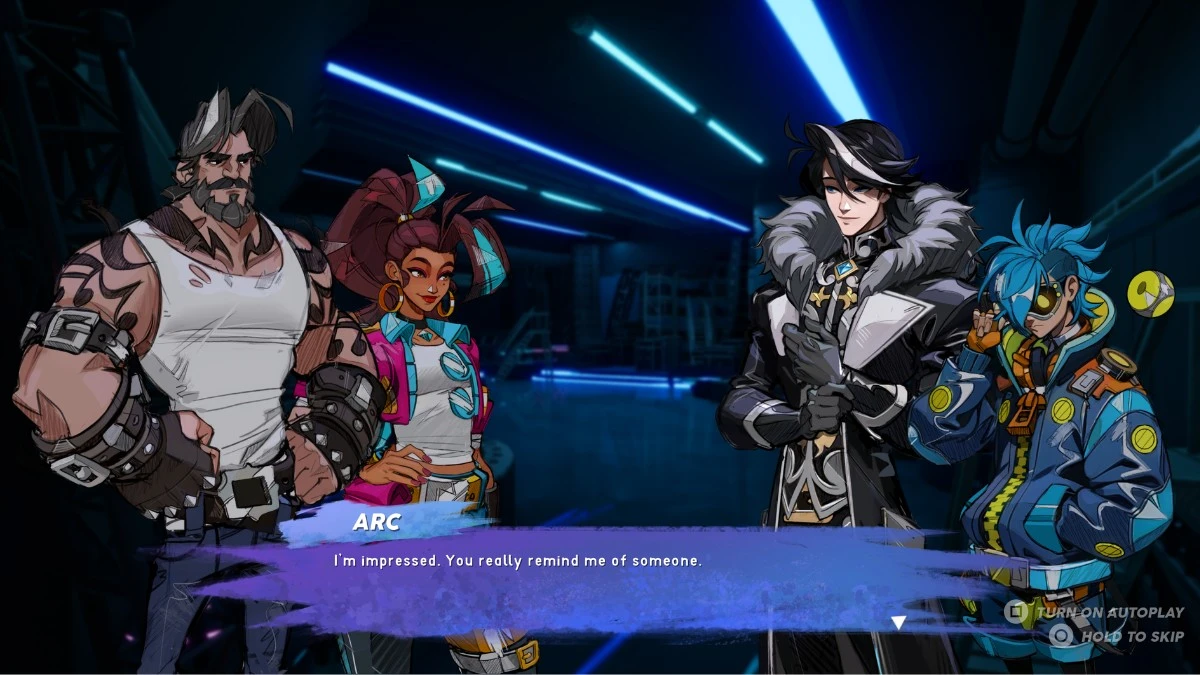Viewport: 1200px width, 675px height.
Task: Advance dialogue with the white arrow indicator
Action: coord(898,622)
